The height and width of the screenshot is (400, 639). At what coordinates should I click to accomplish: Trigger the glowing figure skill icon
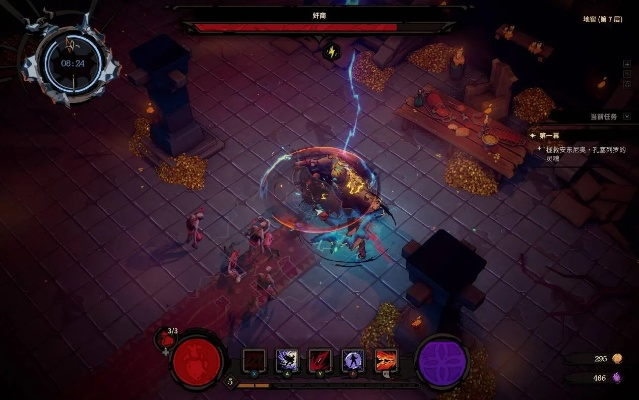point(352,360)
